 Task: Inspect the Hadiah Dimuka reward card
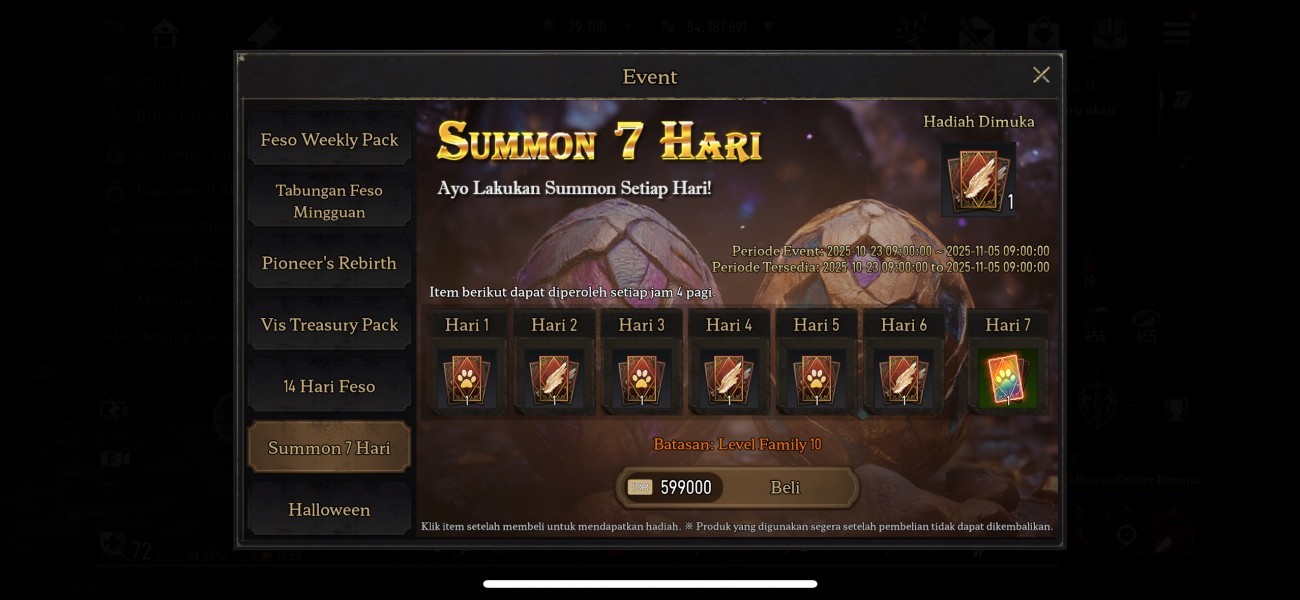pyautogui.click(x=978, y=180)
